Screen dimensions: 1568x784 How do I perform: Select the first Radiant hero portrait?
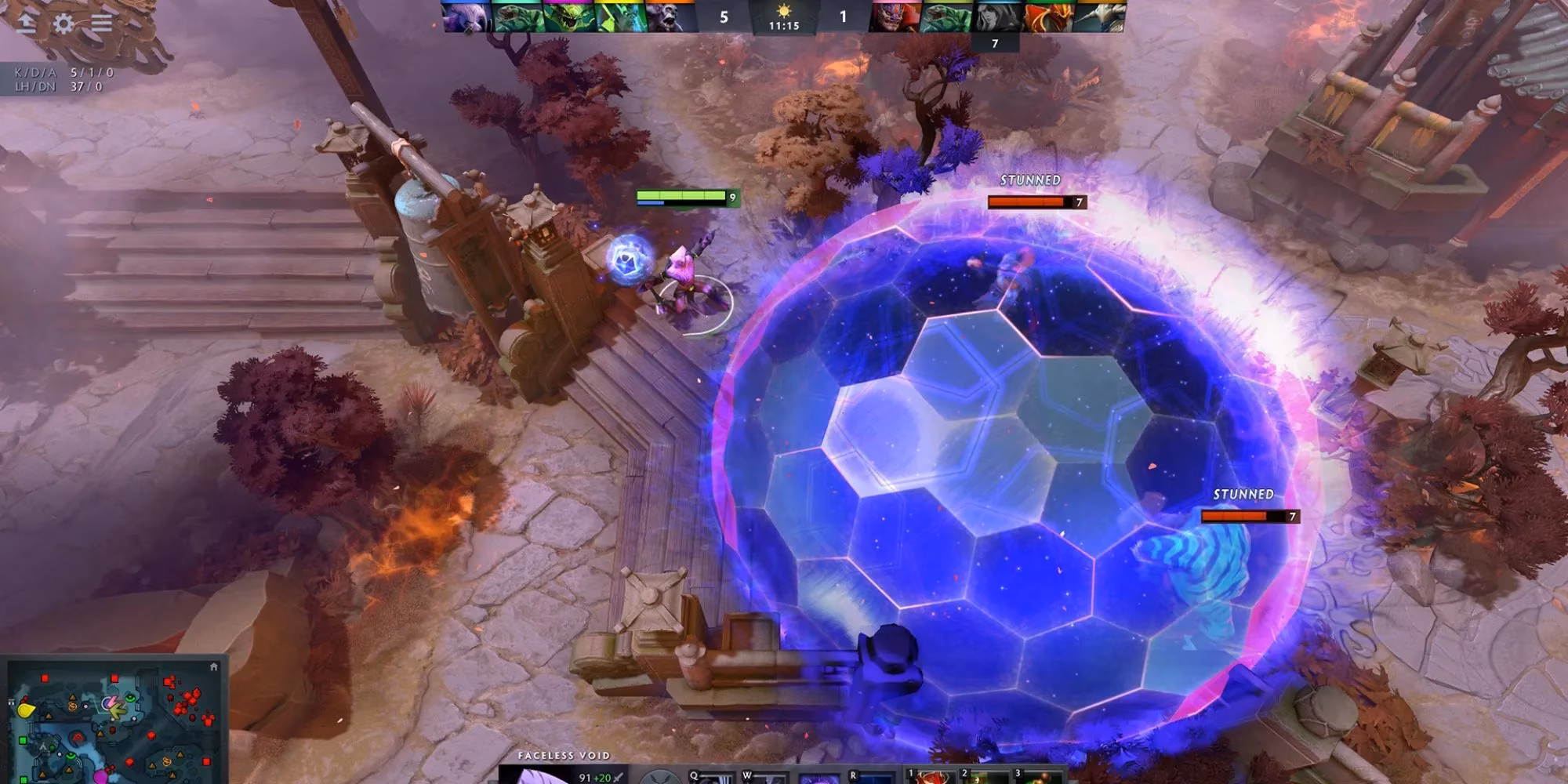(468, 14)
